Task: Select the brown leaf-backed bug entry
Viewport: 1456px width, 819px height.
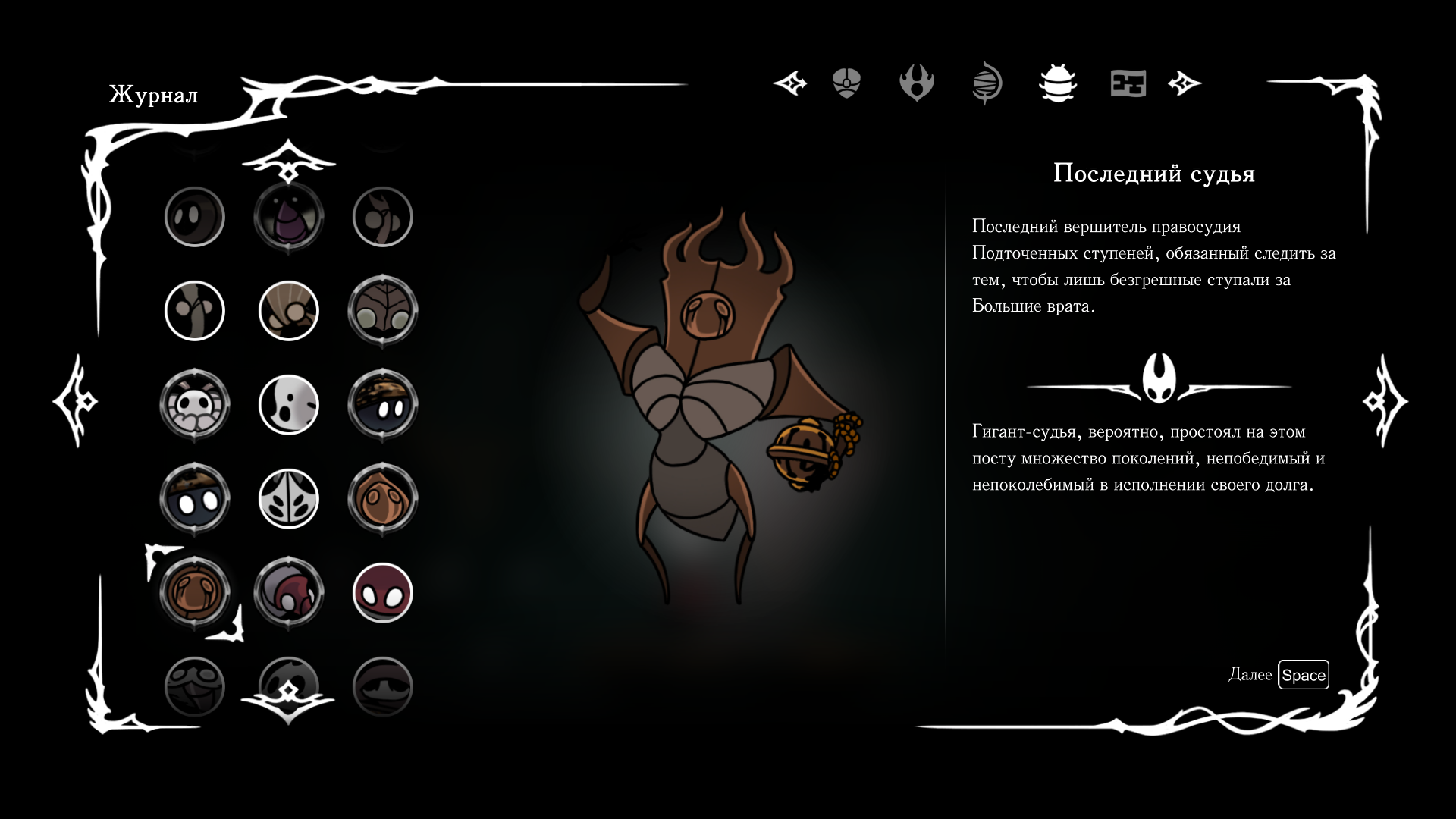Action: [382, 311]
